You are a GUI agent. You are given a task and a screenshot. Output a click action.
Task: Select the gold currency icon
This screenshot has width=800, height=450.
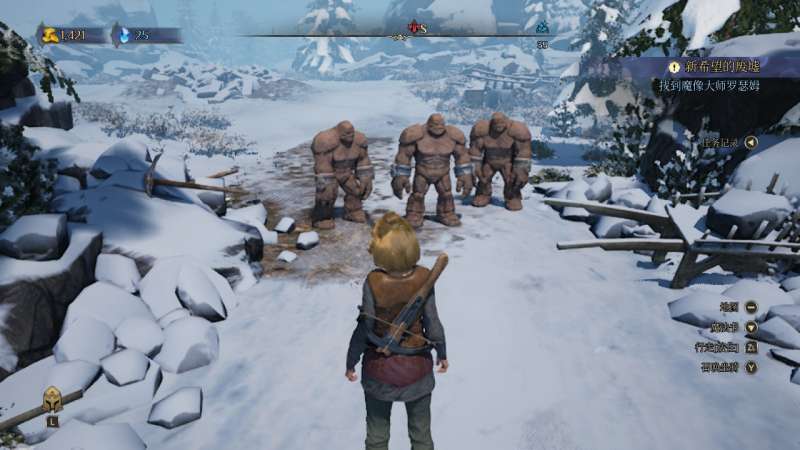pyautogui.click(x=49, y=35)
